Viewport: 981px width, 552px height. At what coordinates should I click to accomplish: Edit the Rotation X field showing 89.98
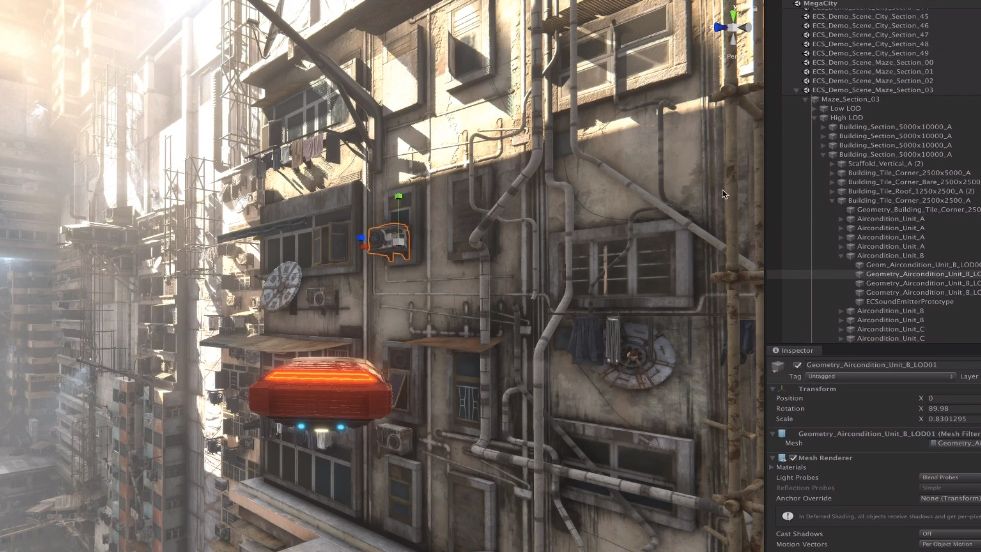tap(938, 408)
